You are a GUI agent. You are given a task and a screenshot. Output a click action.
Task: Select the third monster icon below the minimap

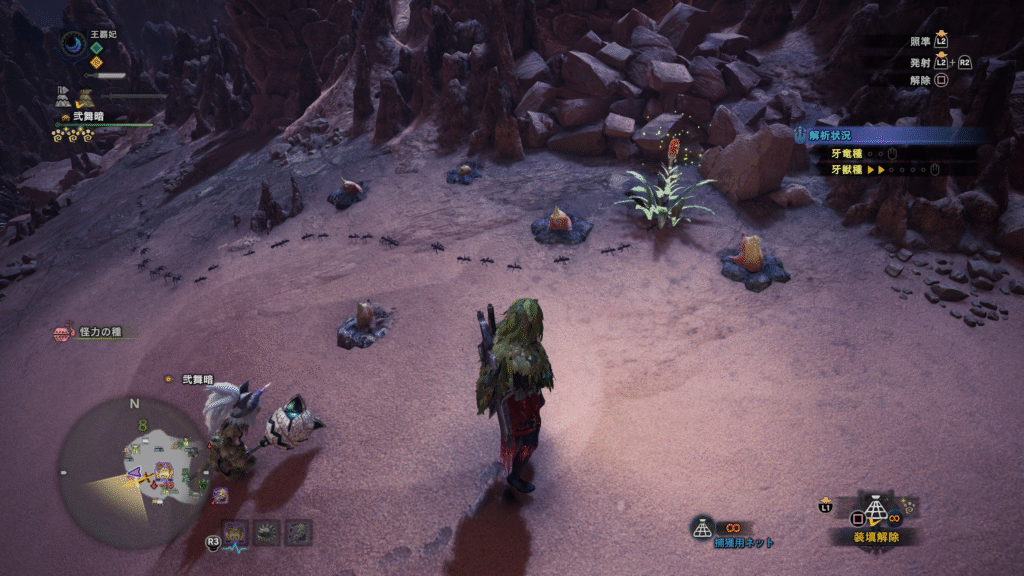(299, 532)
